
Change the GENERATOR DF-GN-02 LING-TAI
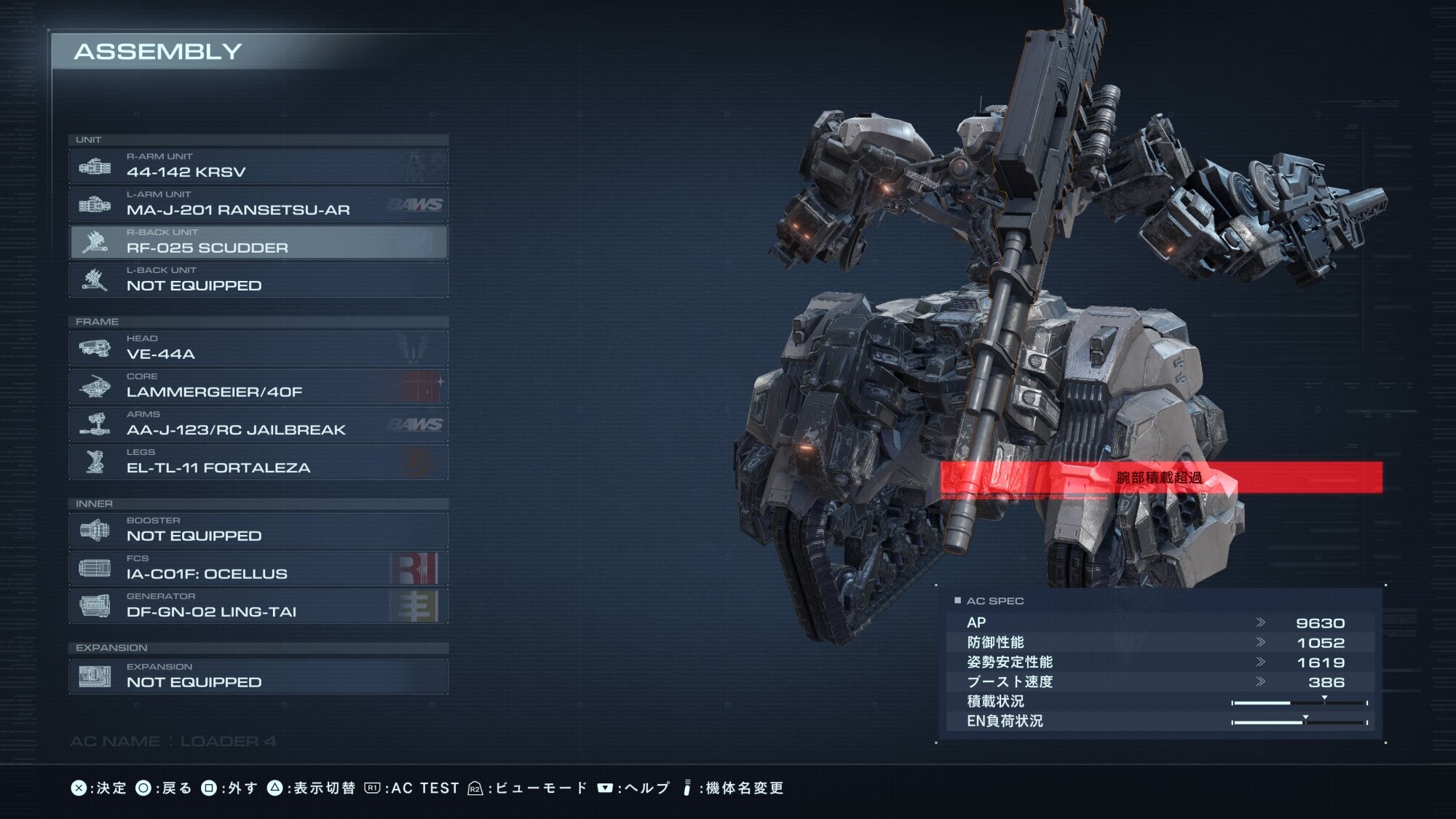pos(258,606)
